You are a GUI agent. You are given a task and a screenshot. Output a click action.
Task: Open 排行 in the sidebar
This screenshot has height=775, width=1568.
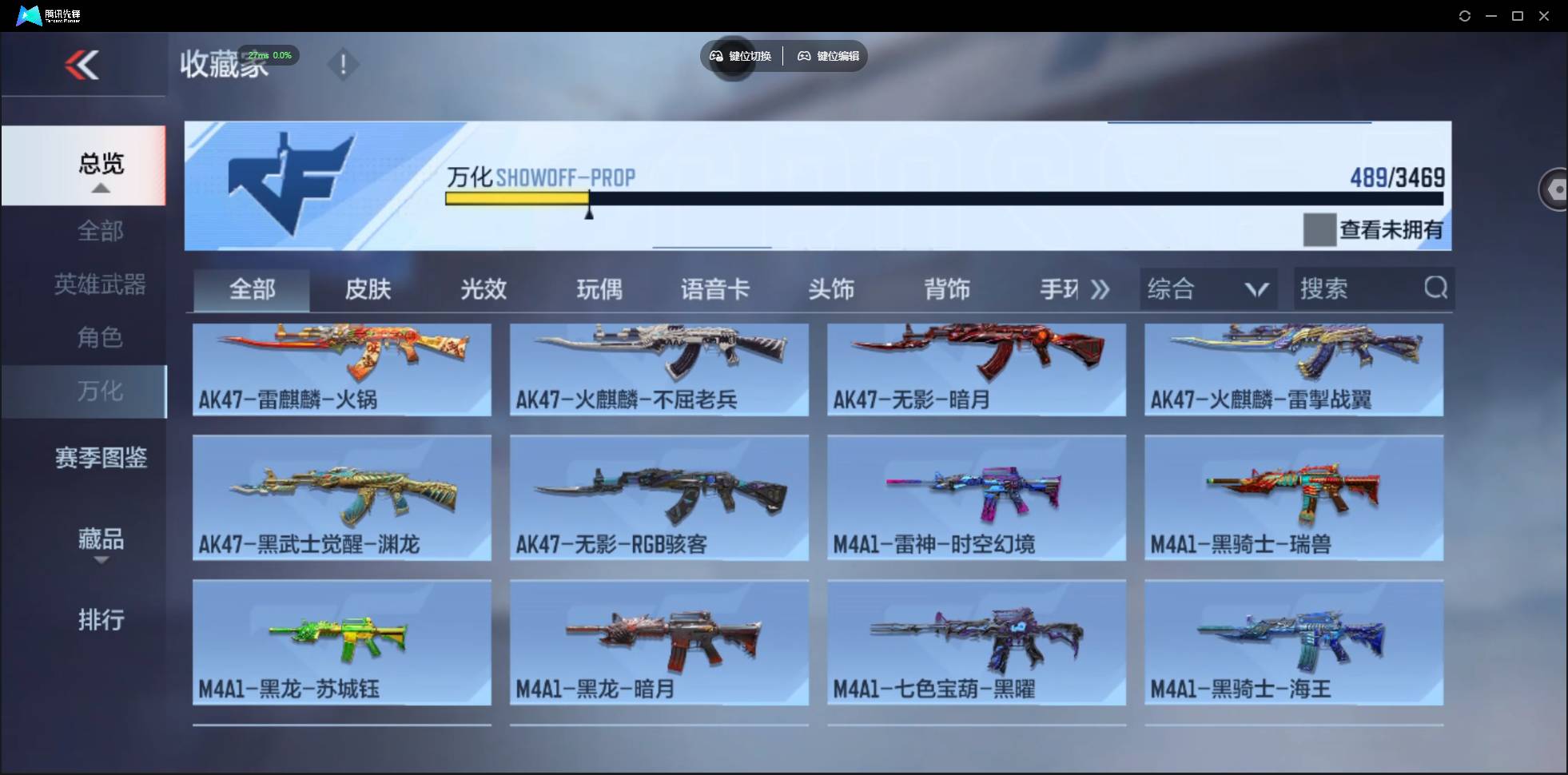(101, 620)
